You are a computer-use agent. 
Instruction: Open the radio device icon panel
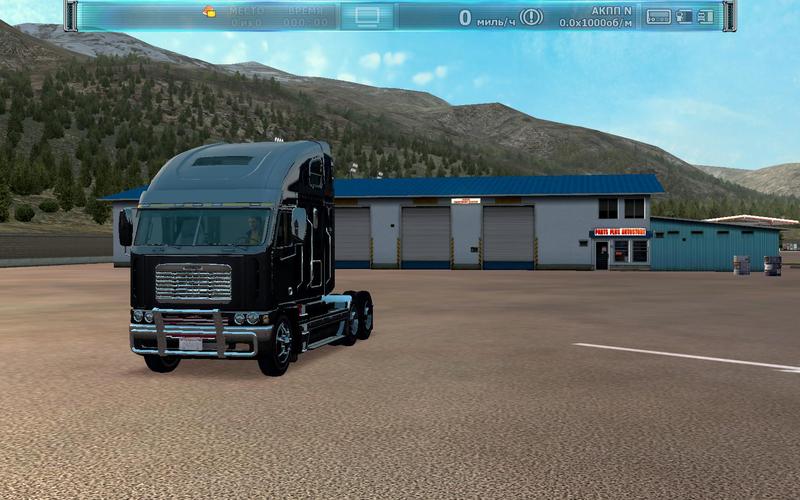[x=658, y=16]
